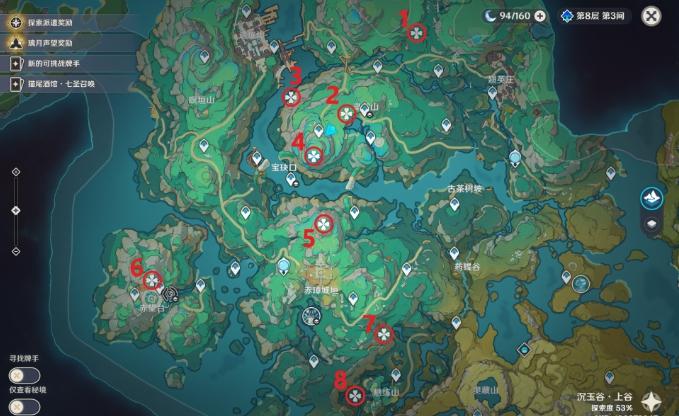Viewport: 679px width, 416px height.
Task: Select the flower marker circled as number 8
Action: pos(354,395)
